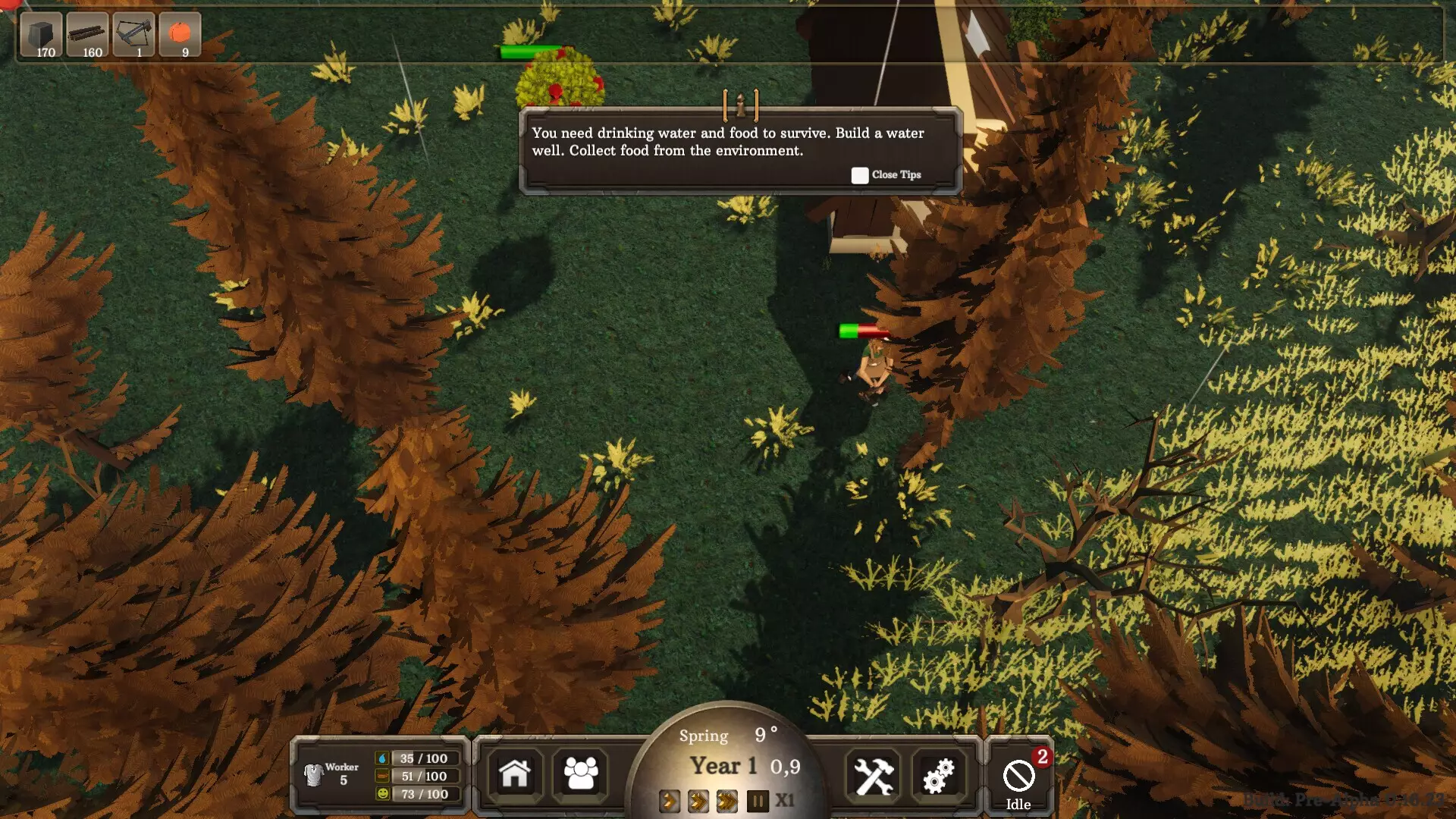Open the villagers group panel
Screen dimensions: 1456x819
[x=581, y=774]
